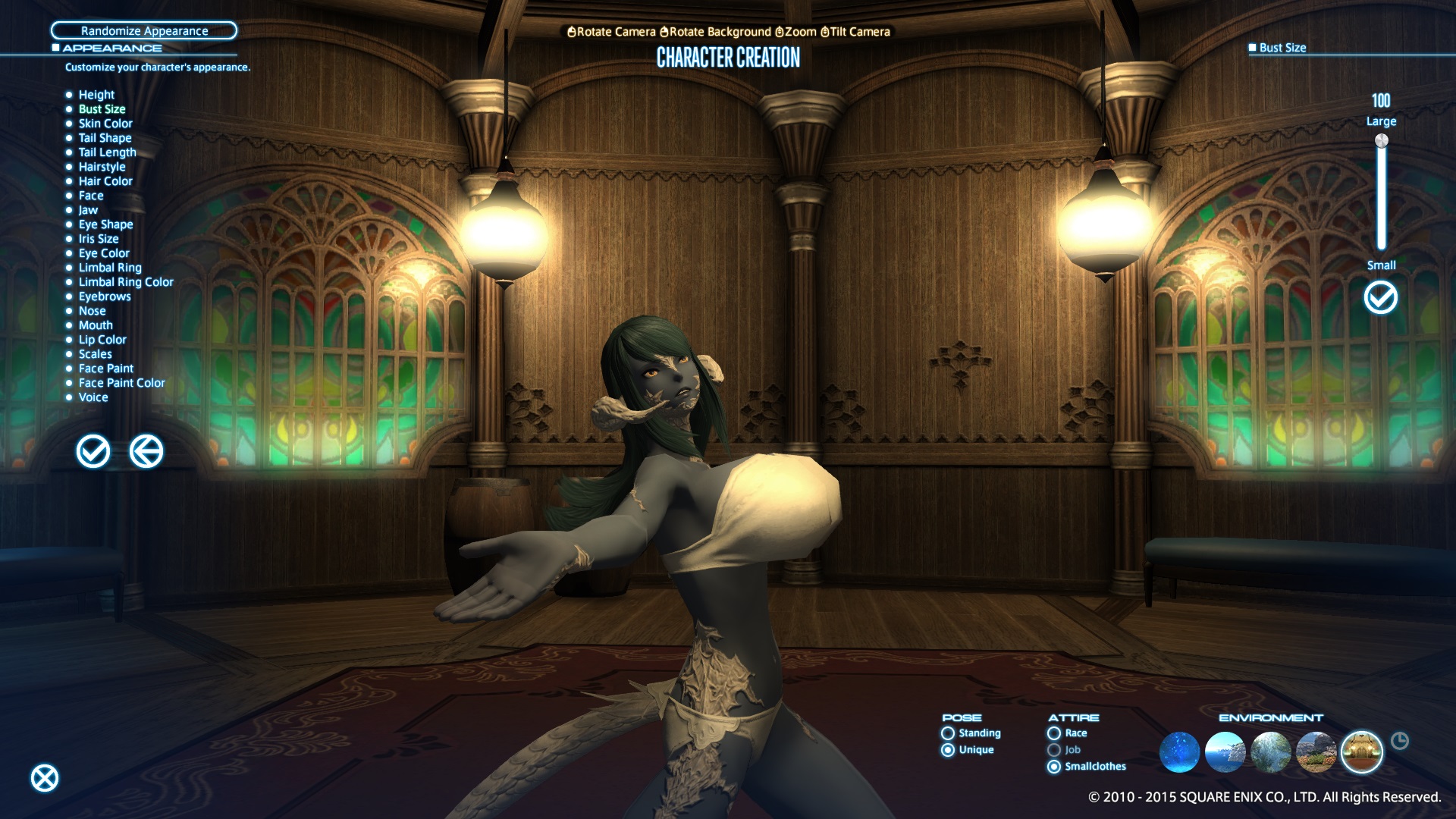Click the Bust Size slider handle
The image size is (1456, 819).
coord(1381,141)
